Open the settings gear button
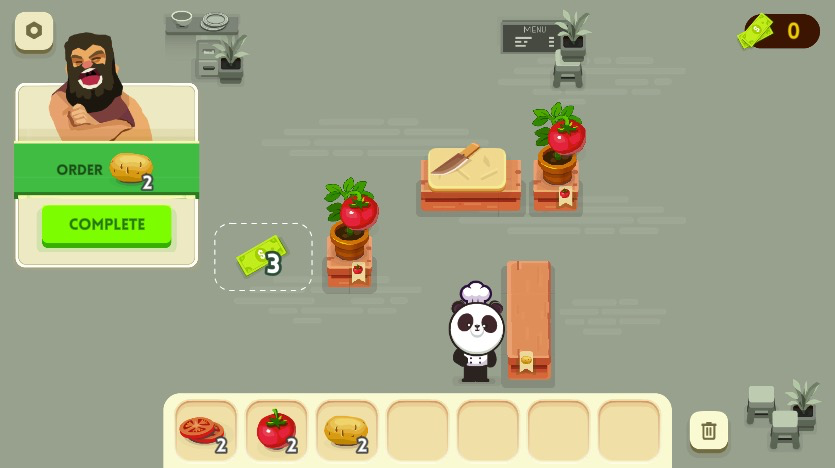Screen dimensions: 835x468 [x=34, y=31]
